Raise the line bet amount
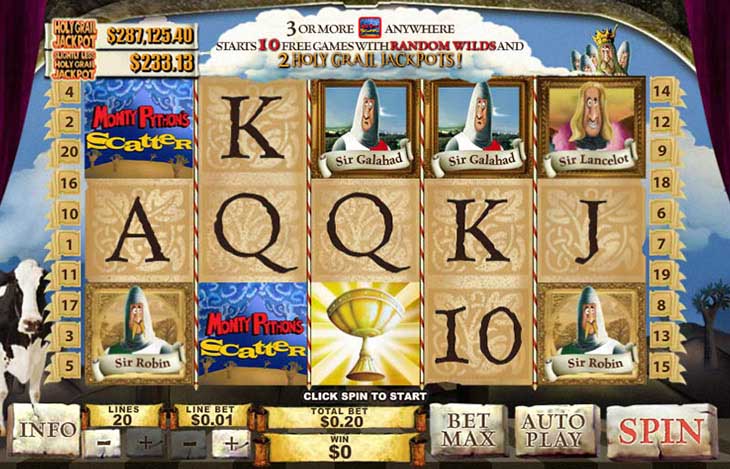 (232, 441)
